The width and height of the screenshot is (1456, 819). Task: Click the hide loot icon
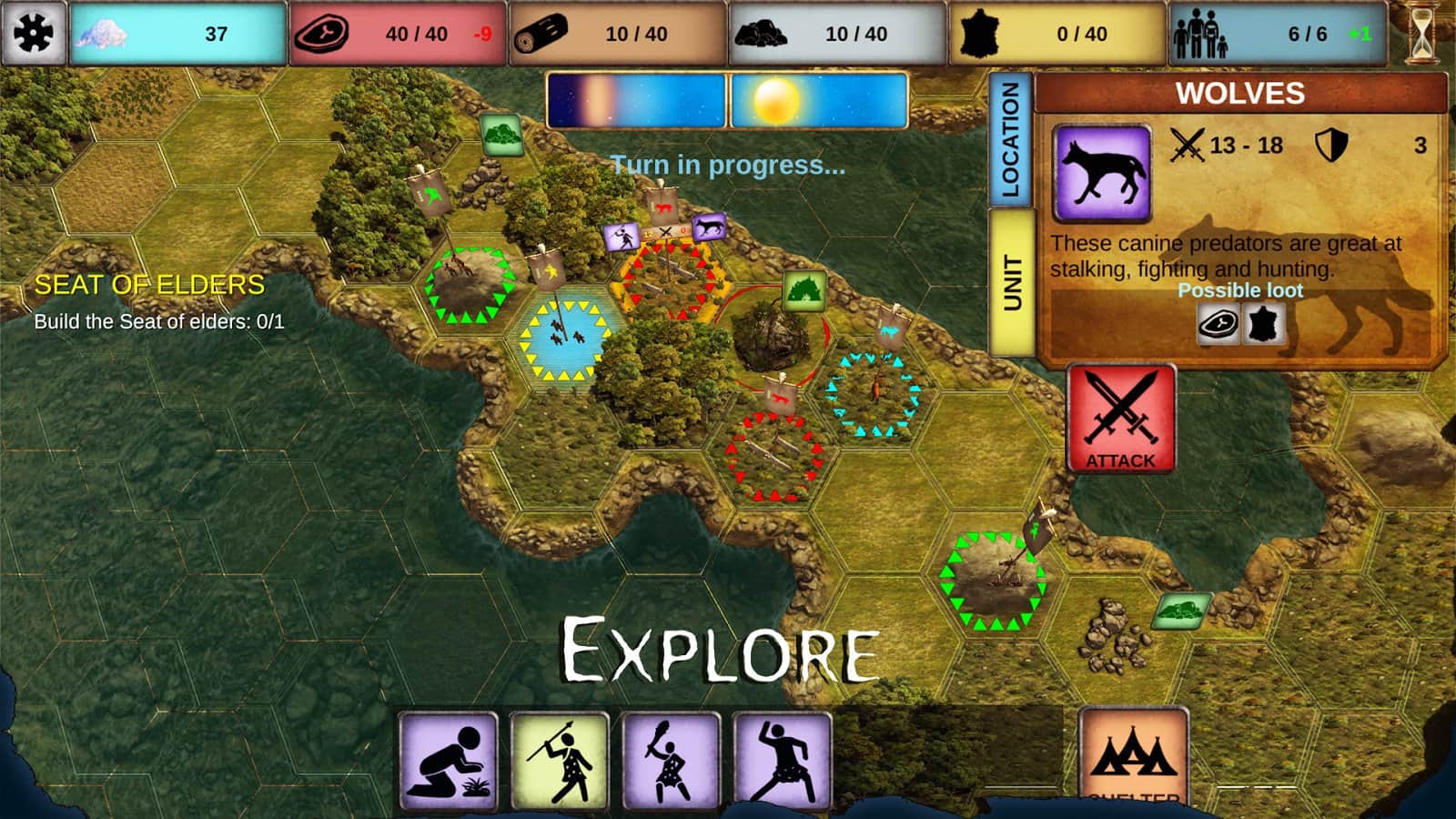point(1263,323)
